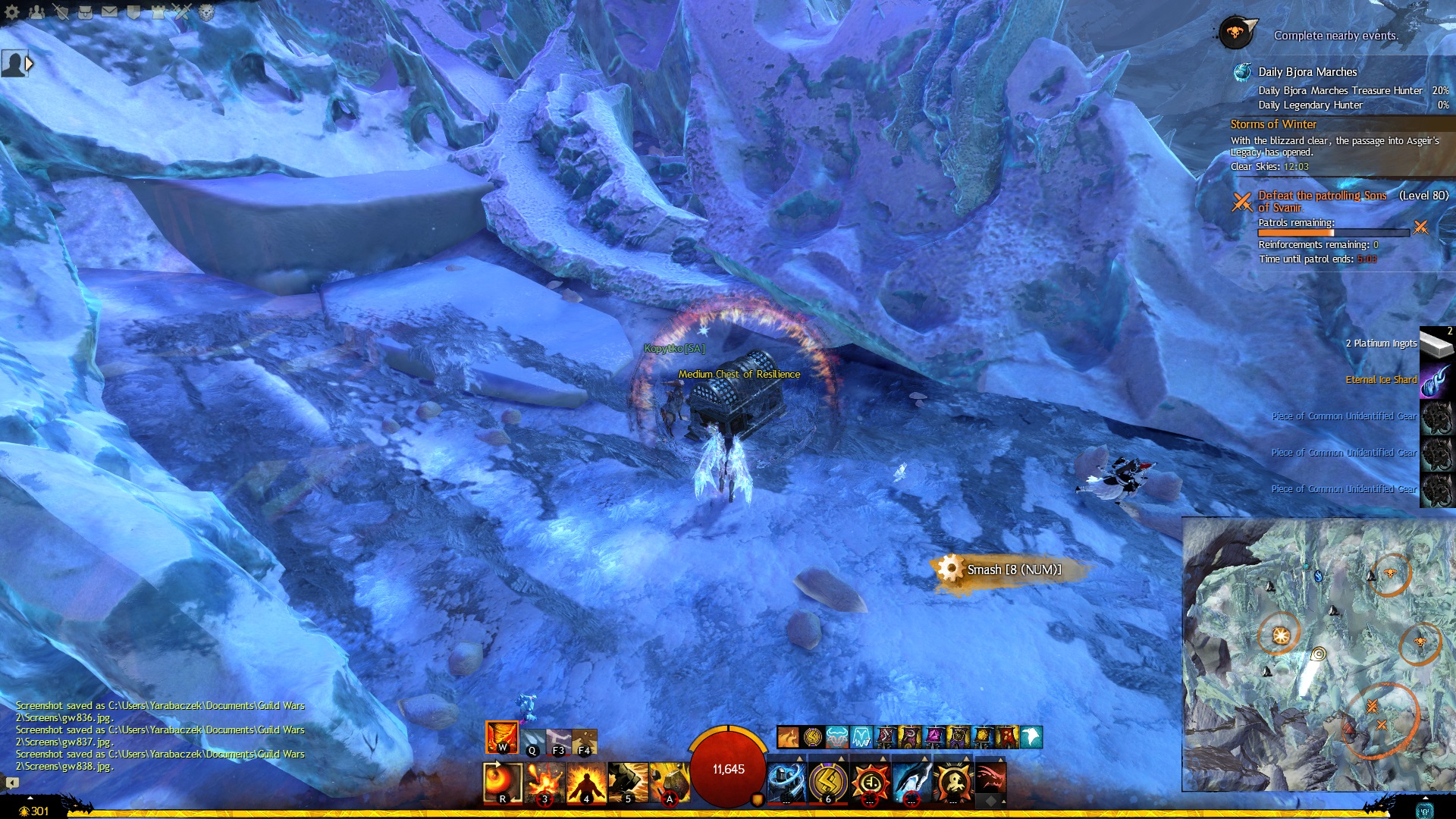Click the minimap
1456x819 pixels.
click(1318, 654)
